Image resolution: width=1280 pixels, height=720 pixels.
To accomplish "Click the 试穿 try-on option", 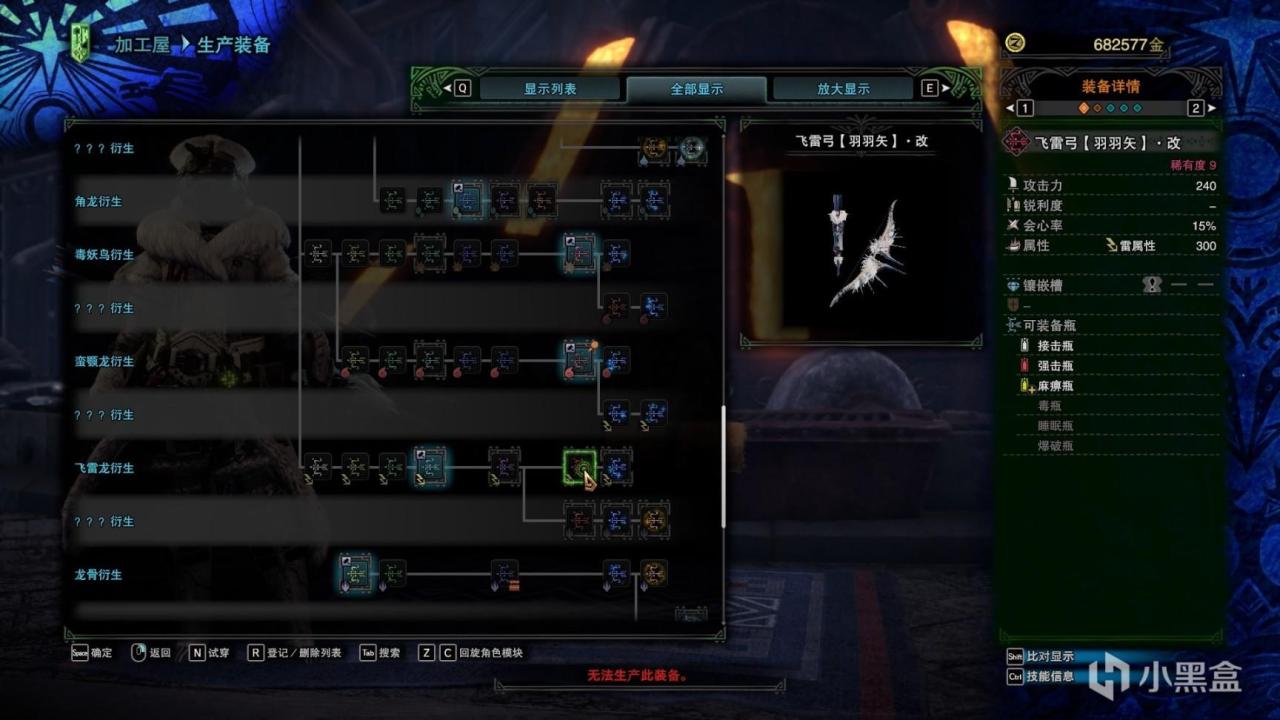I will coord(207,653).
